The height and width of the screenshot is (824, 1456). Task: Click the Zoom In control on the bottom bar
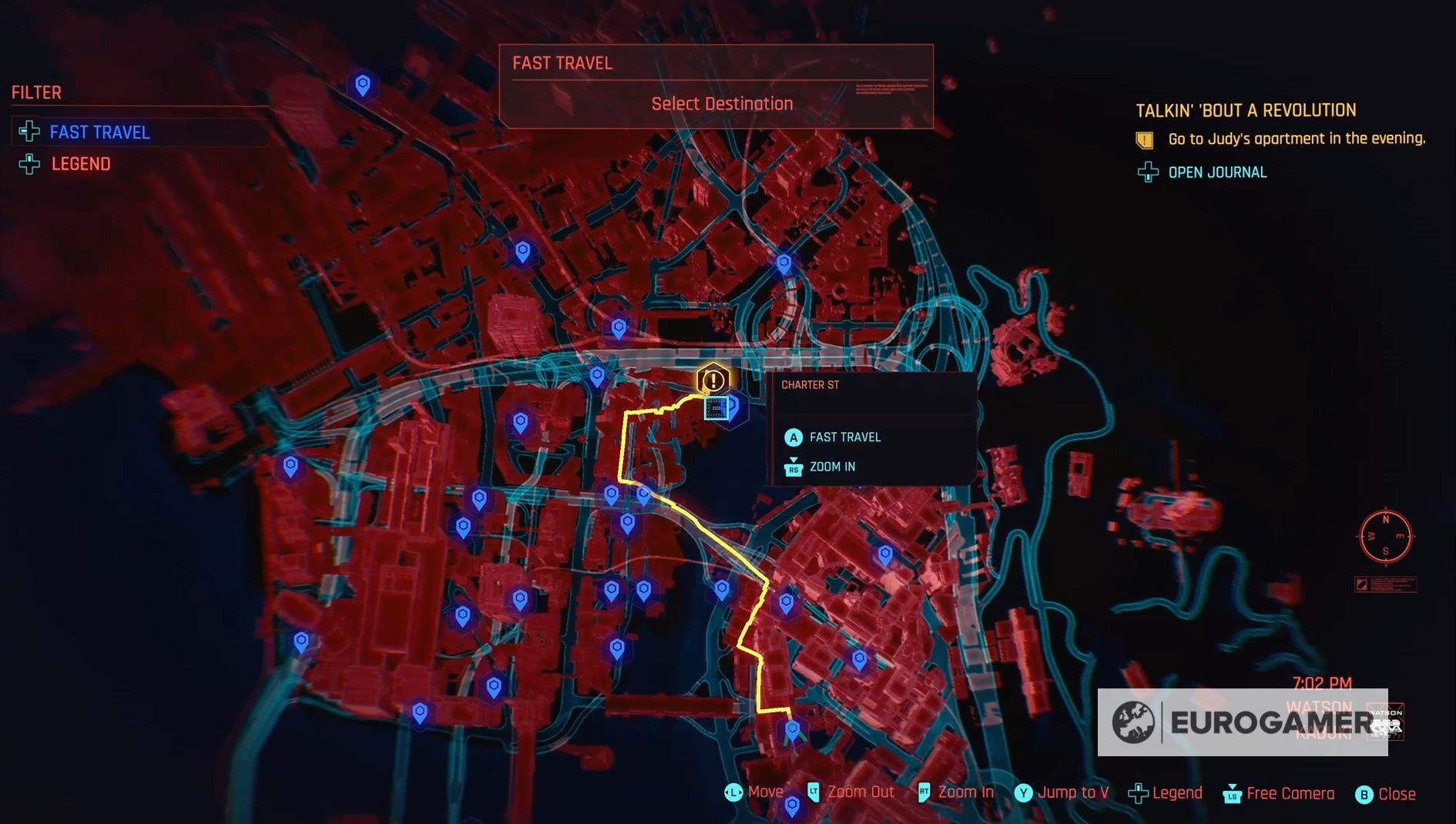[967, 792]
